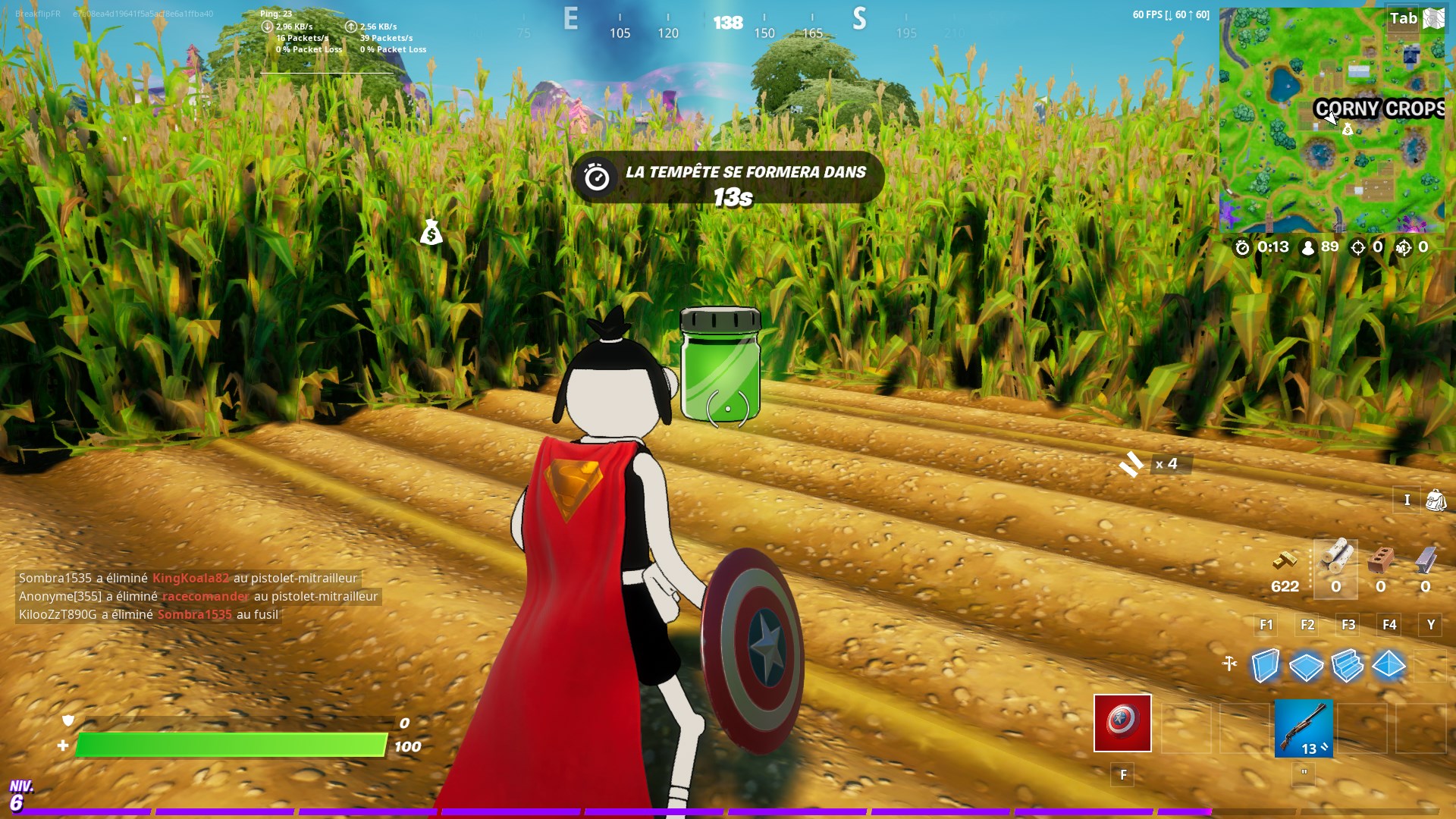The image size is (1456, 819).
Task: Click the empty inventory slot left of the shotgun
Action: point(1243,729)
